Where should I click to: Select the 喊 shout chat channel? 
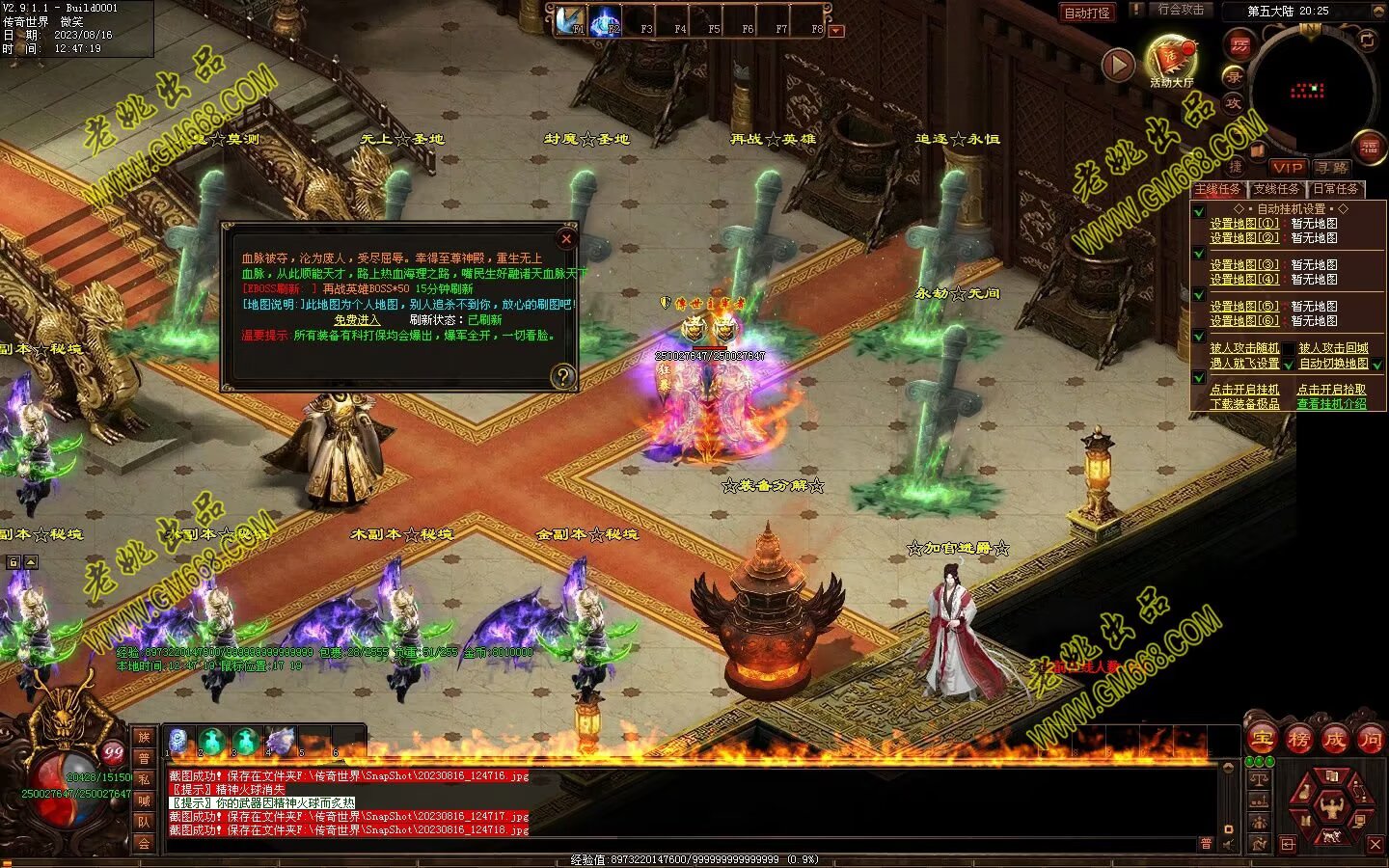coord(144,800)
